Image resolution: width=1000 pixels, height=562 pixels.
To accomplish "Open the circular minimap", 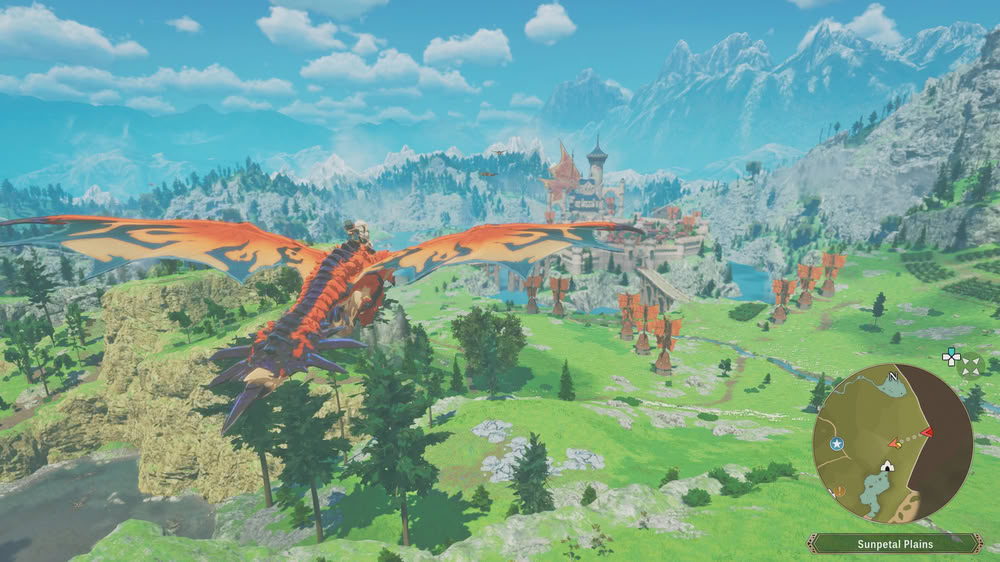I will [892, 443].
